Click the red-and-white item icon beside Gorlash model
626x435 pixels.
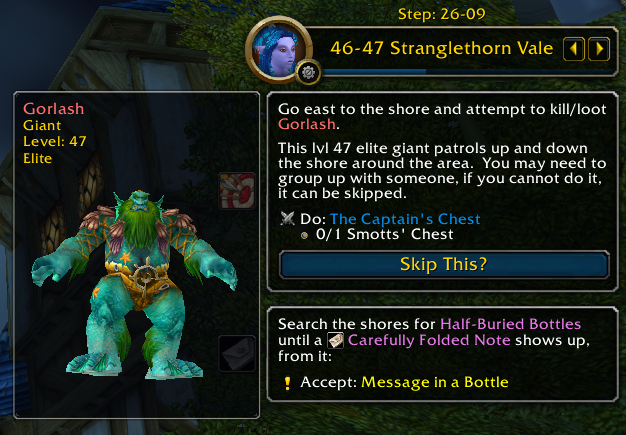[235, 189]
